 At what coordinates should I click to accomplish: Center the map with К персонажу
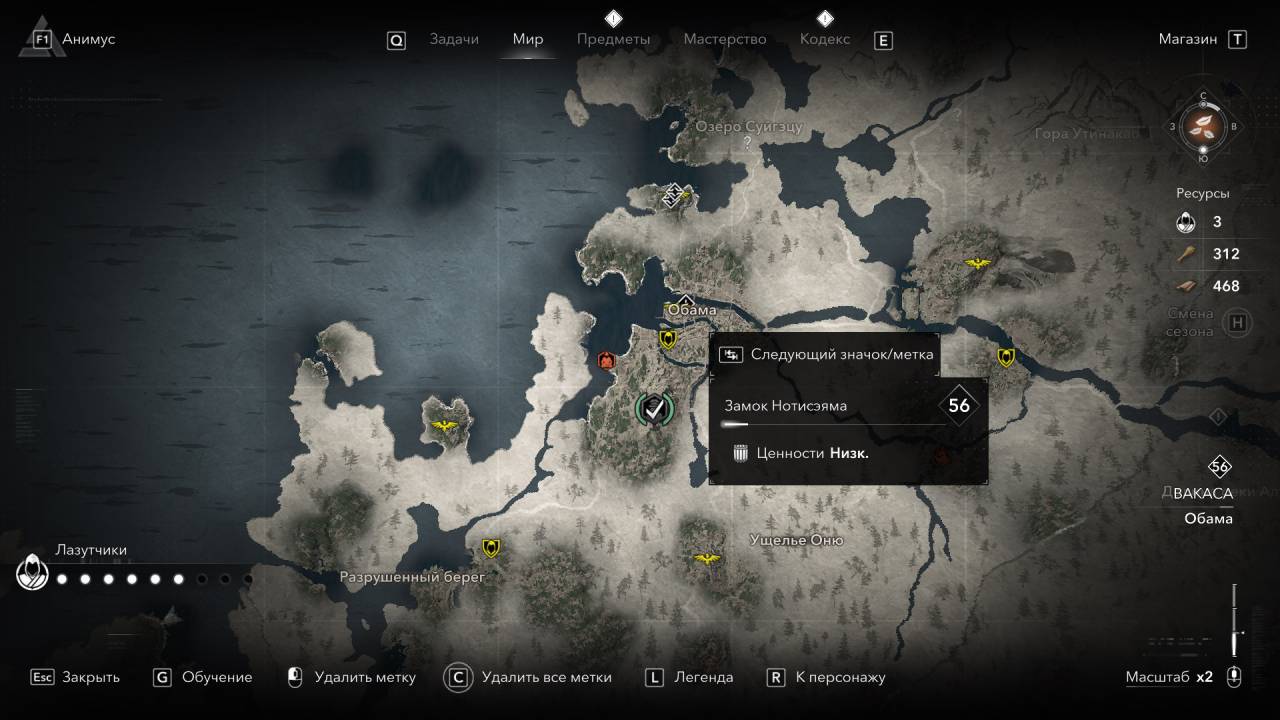[840, 677]
